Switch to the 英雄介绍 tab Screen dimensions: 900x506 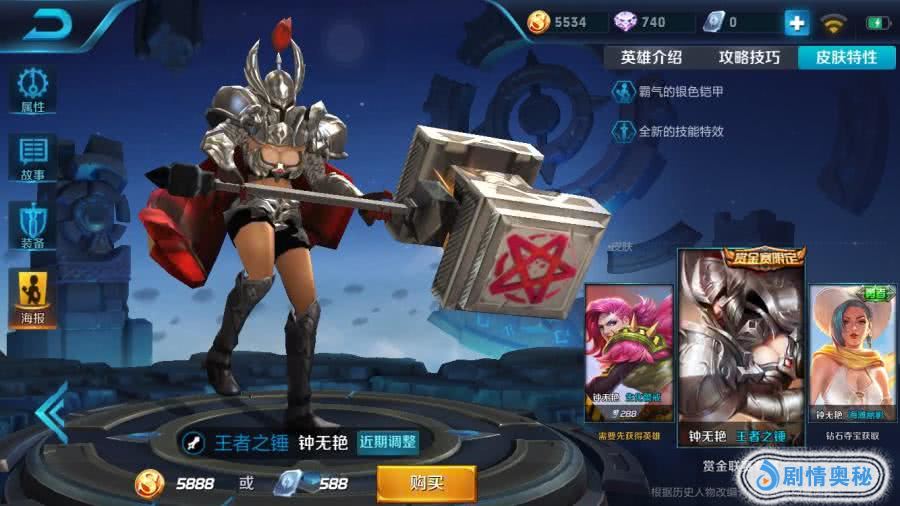(x=651, y=57)
